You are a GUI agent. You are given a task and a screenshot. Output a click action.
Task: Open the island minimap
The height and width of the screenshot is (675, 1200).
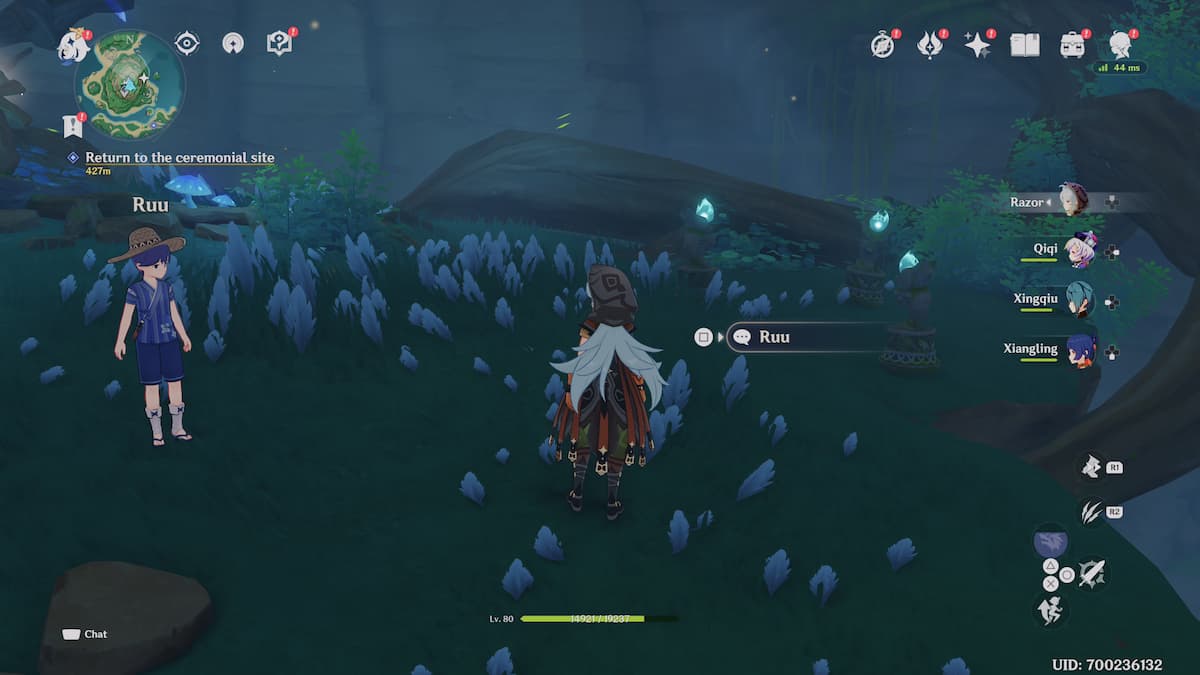point(129,84)
